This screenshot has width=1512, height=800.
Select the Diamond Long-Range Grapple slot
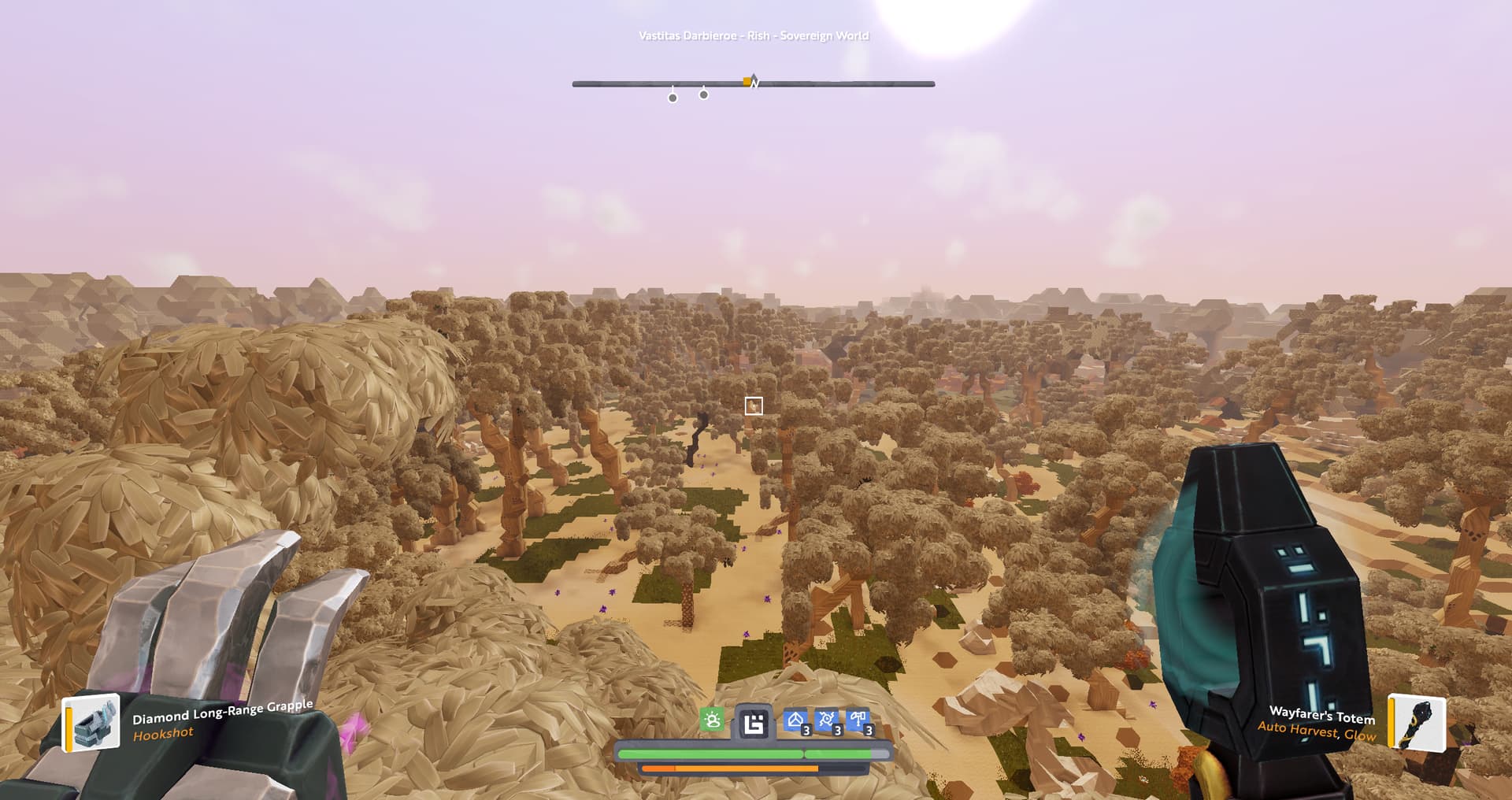pos(91,722)
